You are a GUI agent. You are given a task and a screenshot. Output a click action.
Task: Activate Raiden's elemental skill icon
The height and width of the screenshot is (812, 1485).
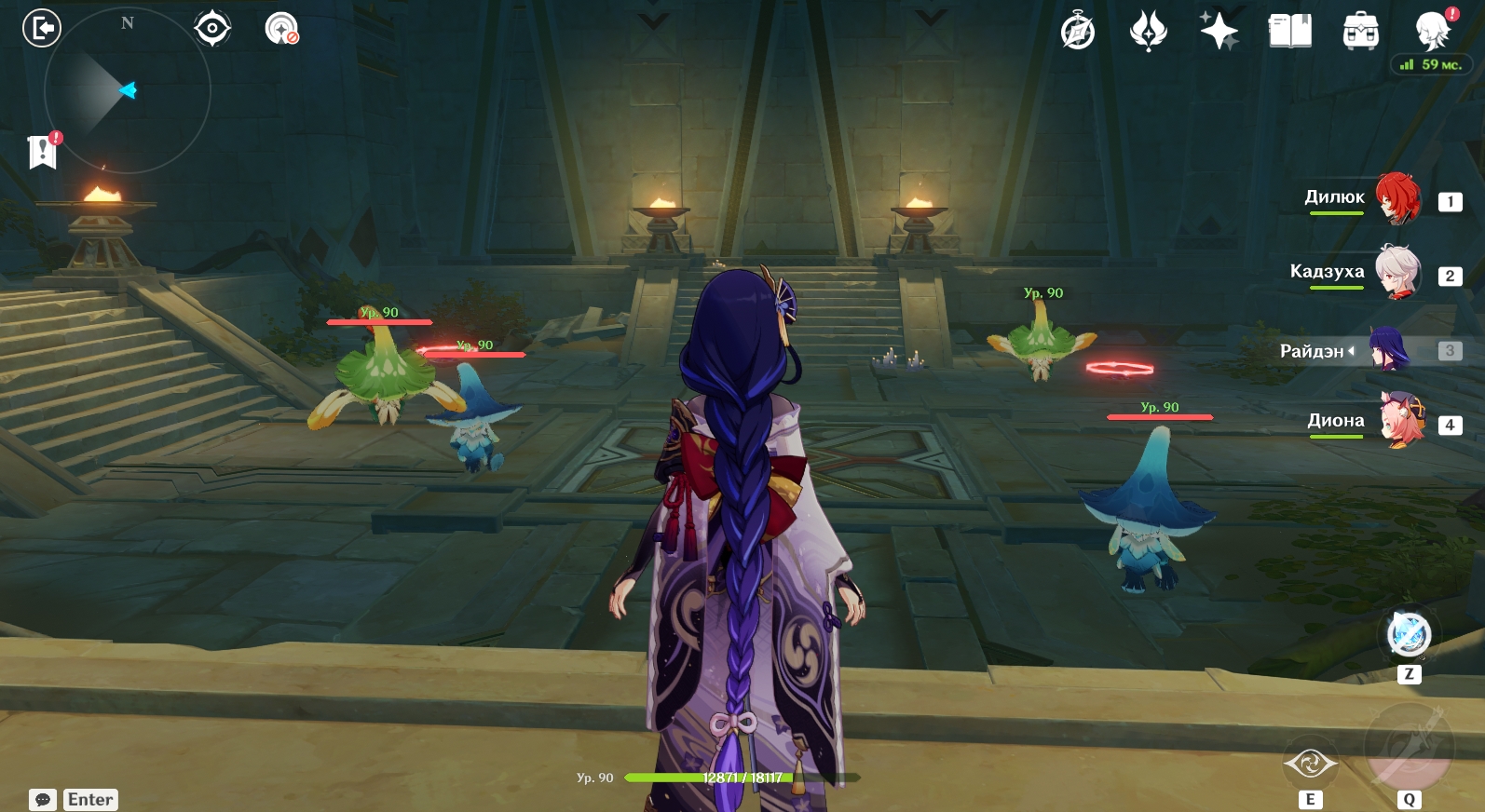1310,765
